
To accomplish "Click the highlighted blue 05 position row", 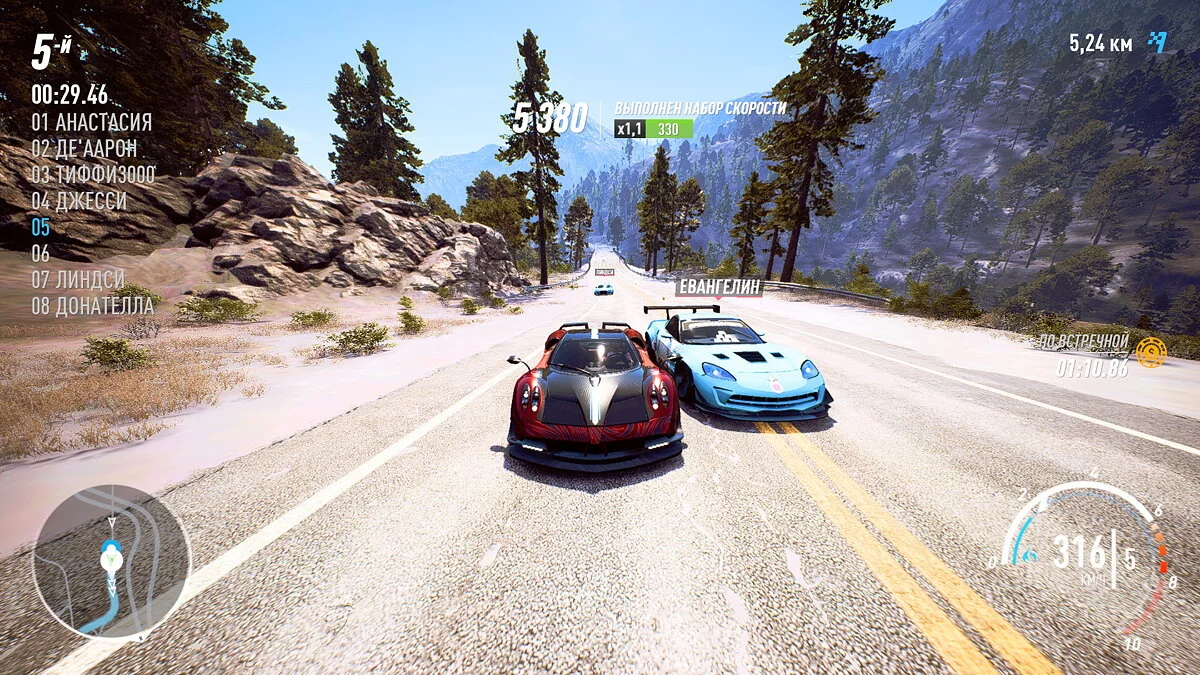I will 41,227.
